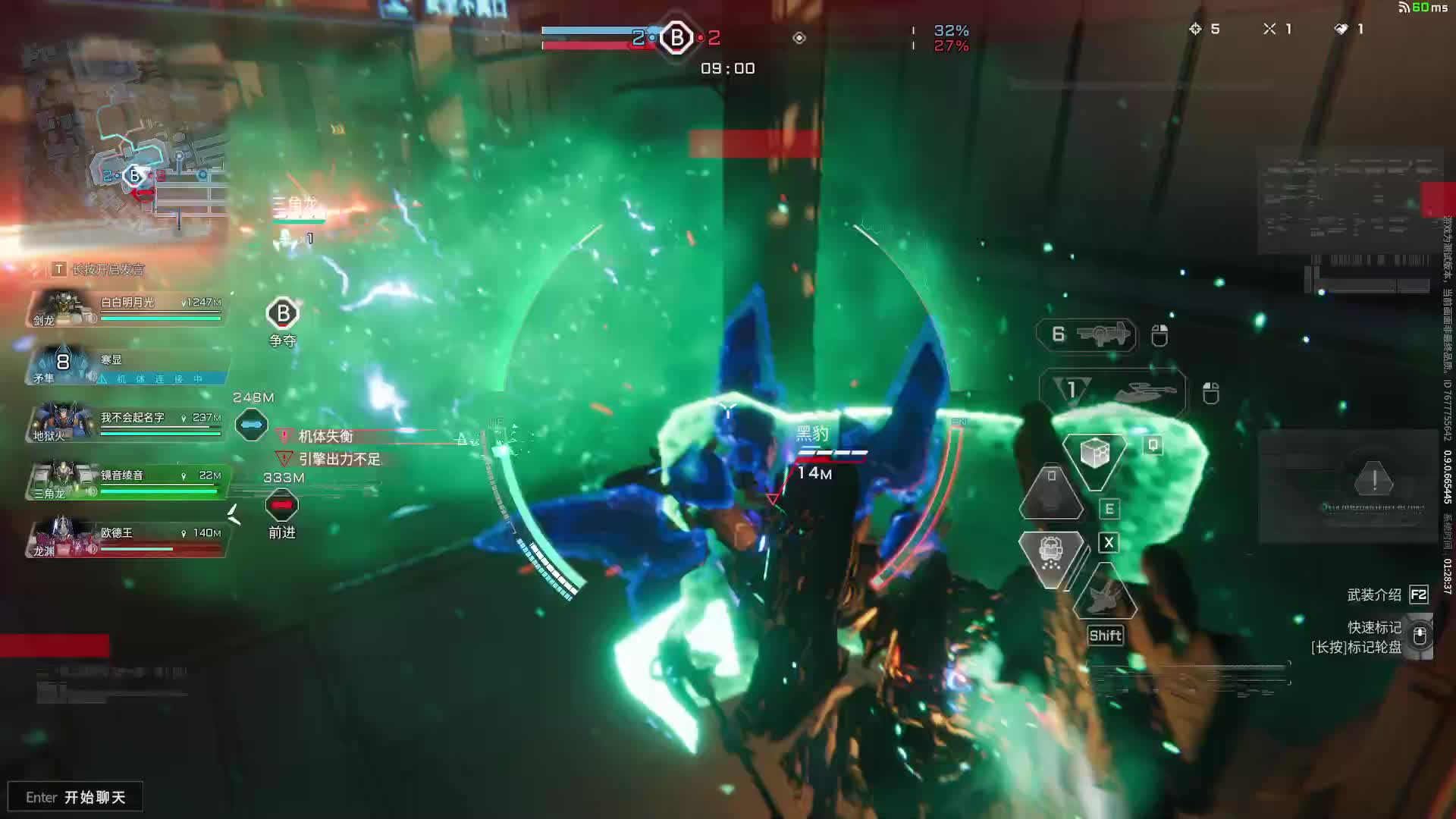Activate the jet dash ability icon
Image resolution: width=1456 pixels, height=819 pixels.
[x=1105, y=597]
